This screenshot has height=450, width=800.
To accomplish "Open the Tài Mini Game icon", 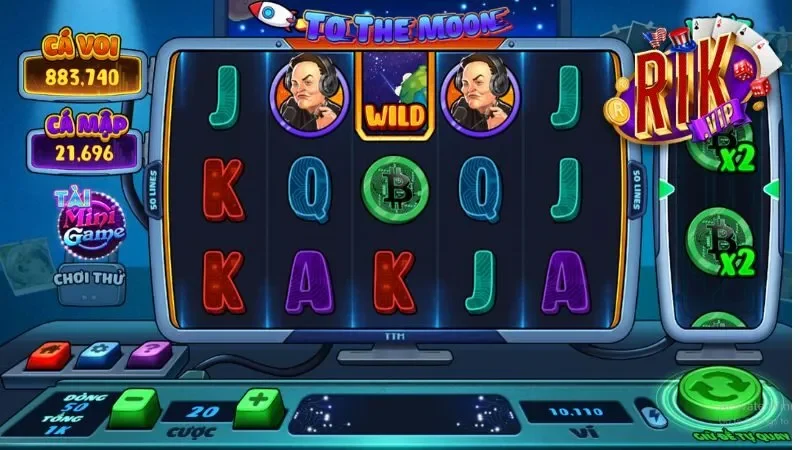I will click(94, 225).
